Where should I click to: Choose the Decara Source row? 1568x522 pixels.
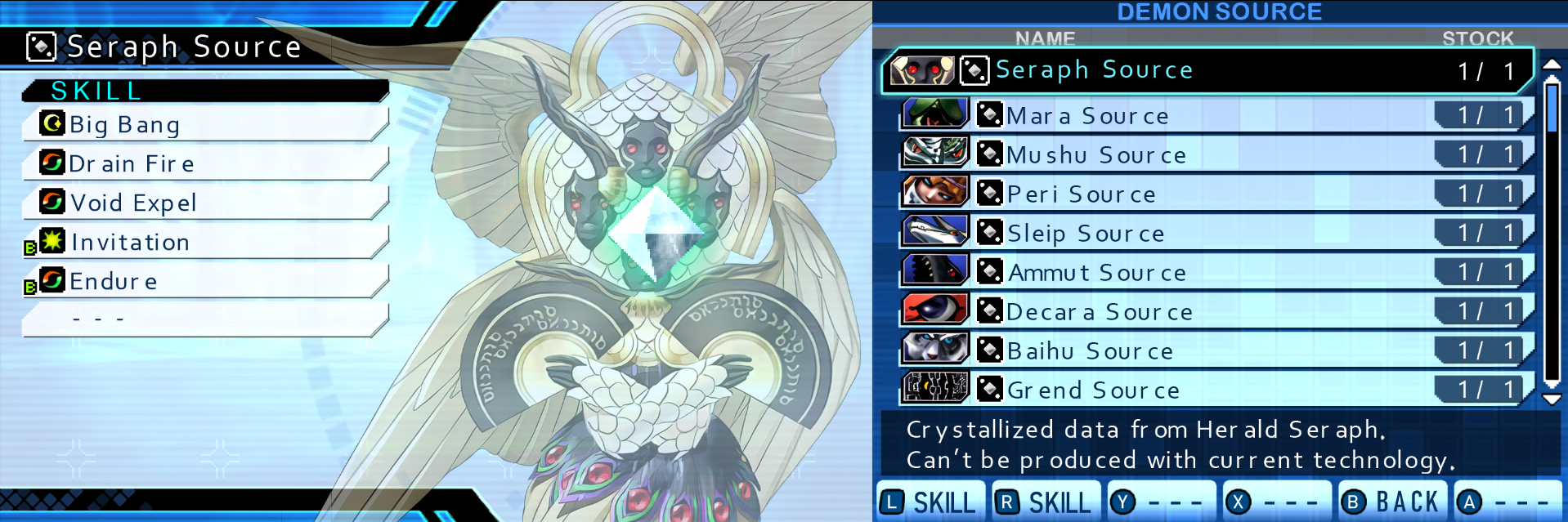pyautogui.click(x=1210, y=311)
